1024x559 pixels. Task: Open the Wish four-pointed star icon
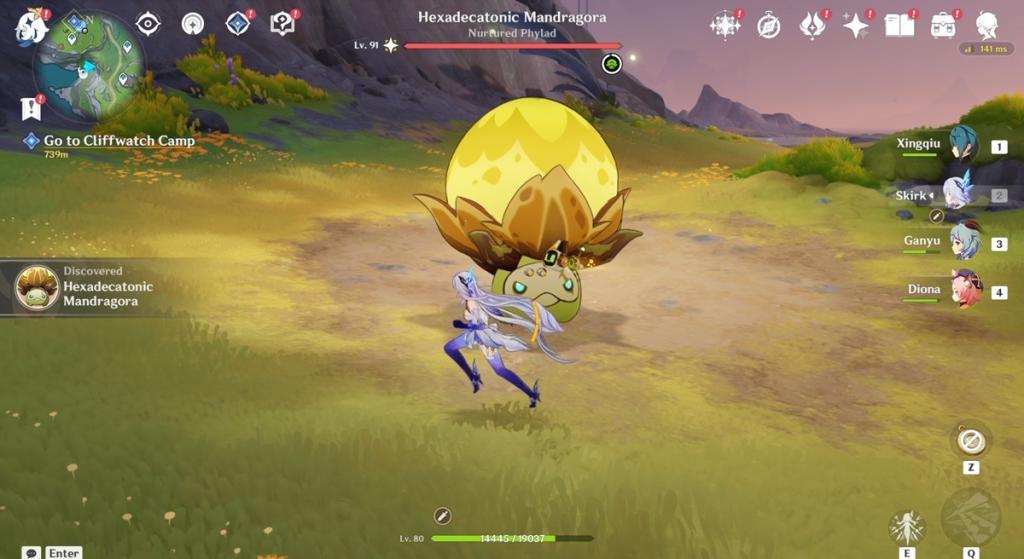856,25
